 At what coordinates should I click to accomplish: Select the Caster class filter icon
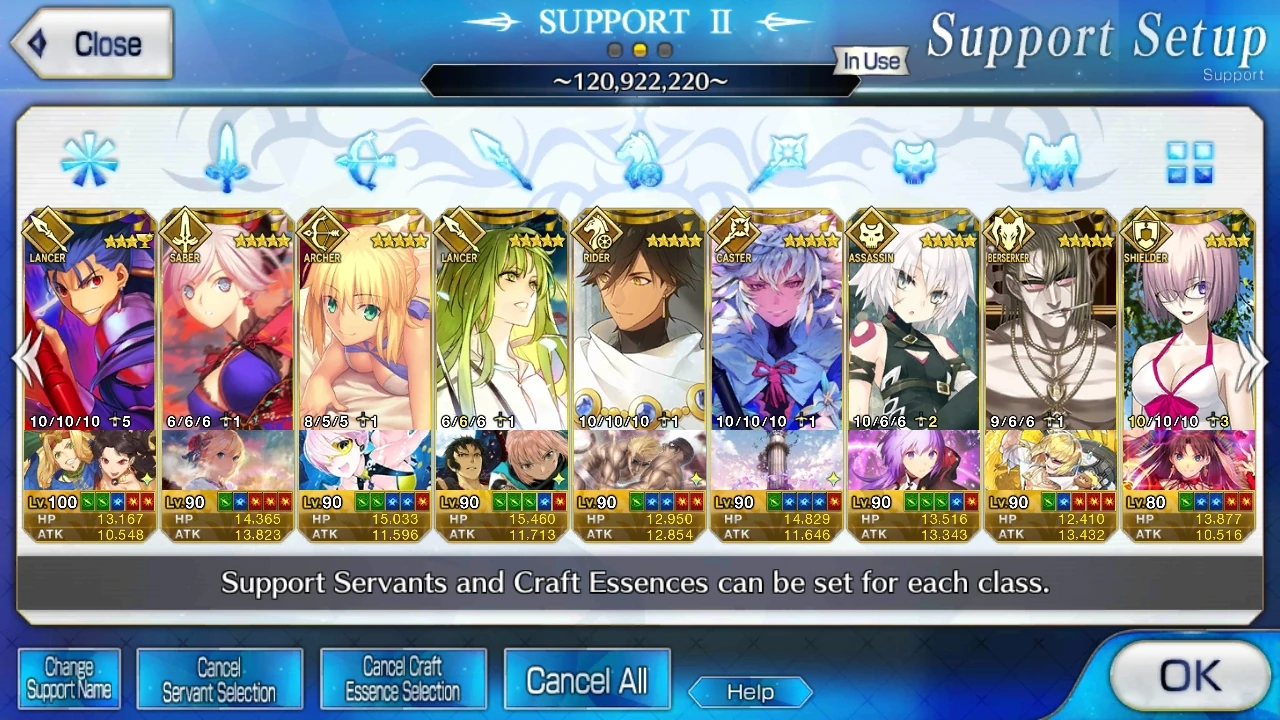click(778, 160)
